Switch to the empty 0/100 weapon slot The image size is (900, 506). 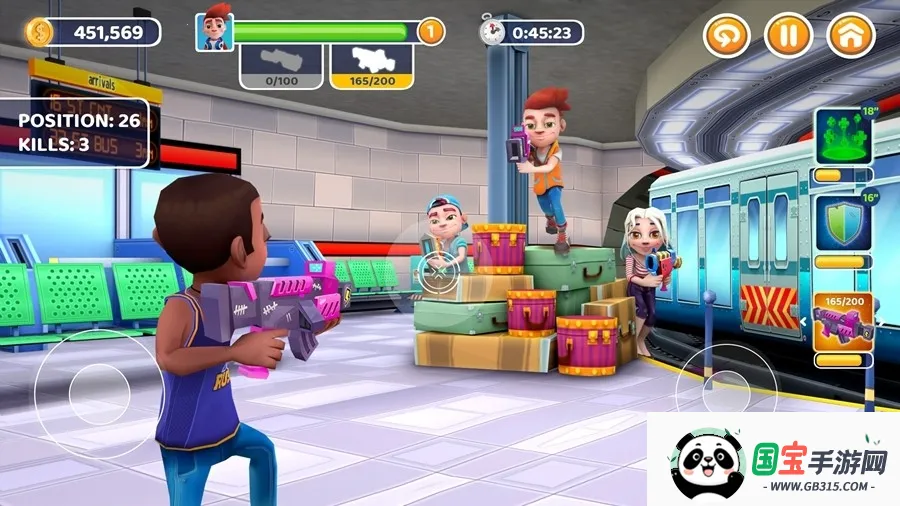click(x=281, y=66)
